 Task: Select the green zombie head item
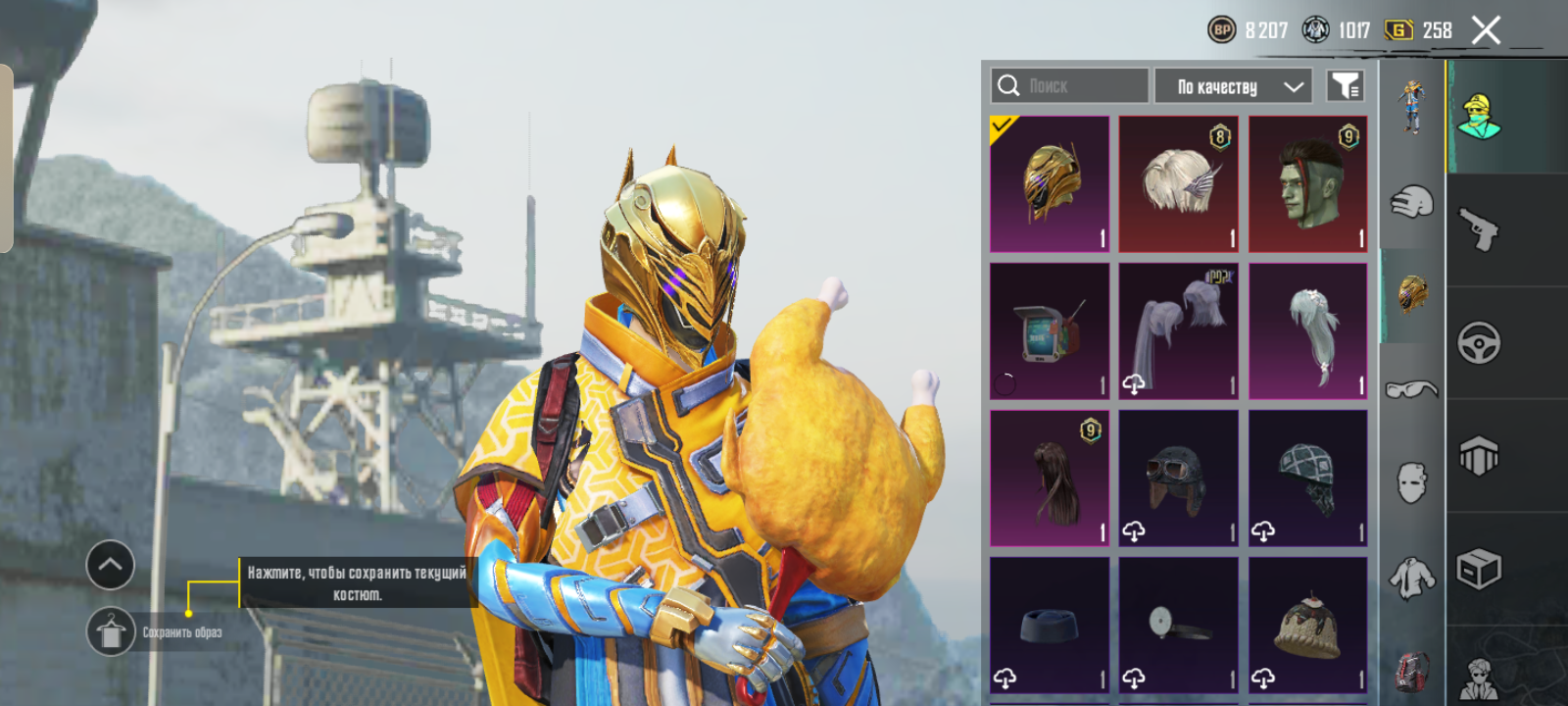pyautogui.click(x=1308, y=184)
